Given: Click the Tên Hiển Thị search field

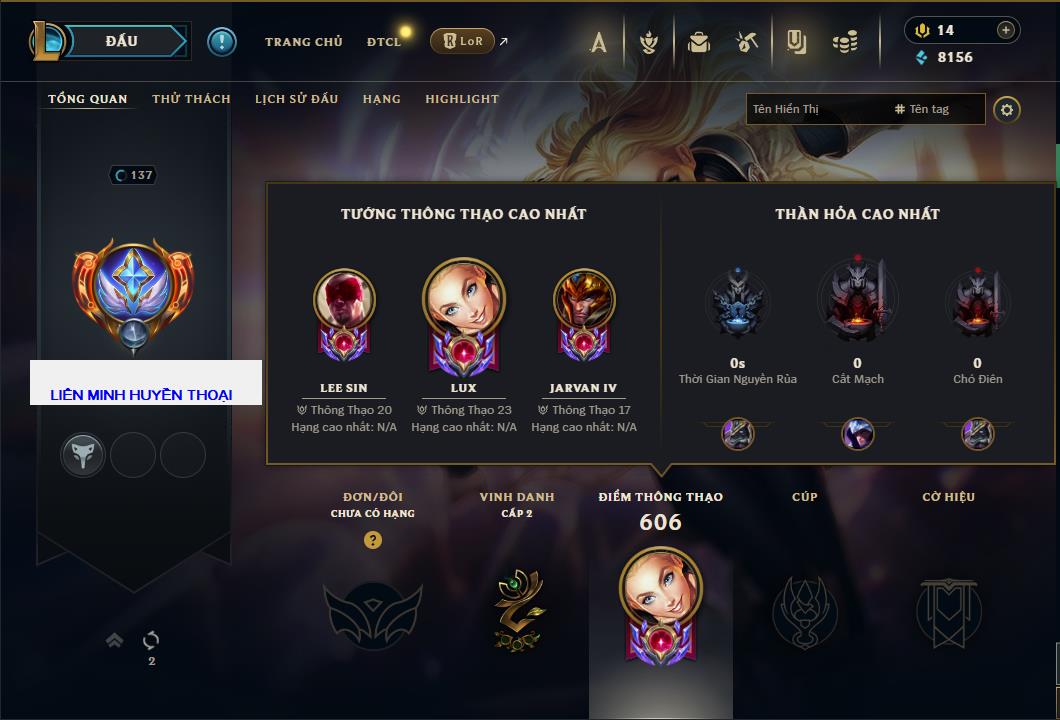Looking at the screenshot, I should [x=815, y=109].
